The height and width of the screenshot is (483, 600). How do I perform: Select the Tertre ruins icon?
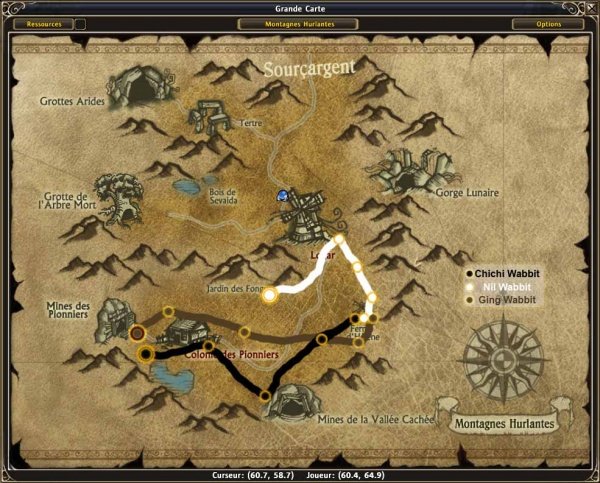[211, 121]
